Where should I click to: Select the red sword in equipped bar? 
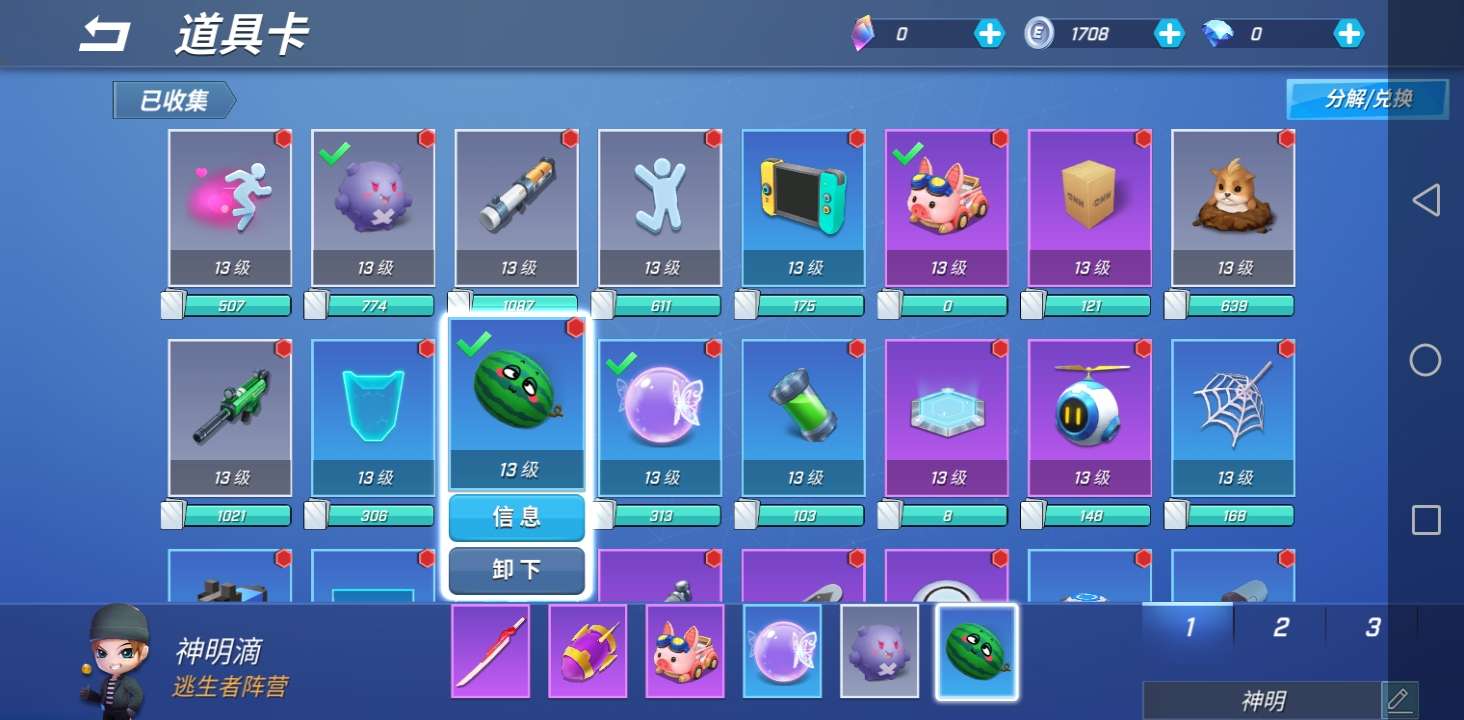point(490,651)
